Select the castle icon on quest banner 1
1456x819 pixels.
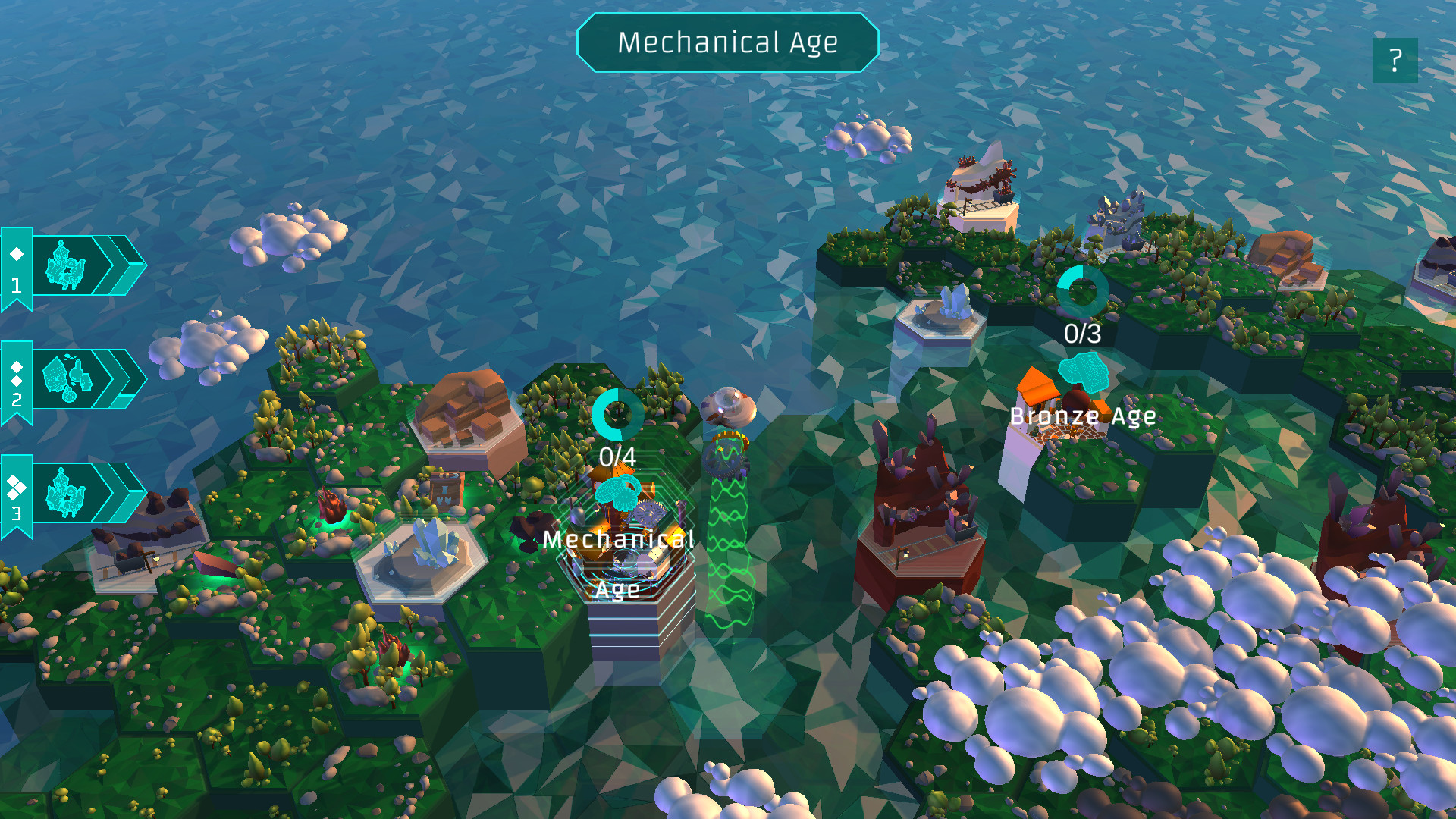tap(67, 267)
